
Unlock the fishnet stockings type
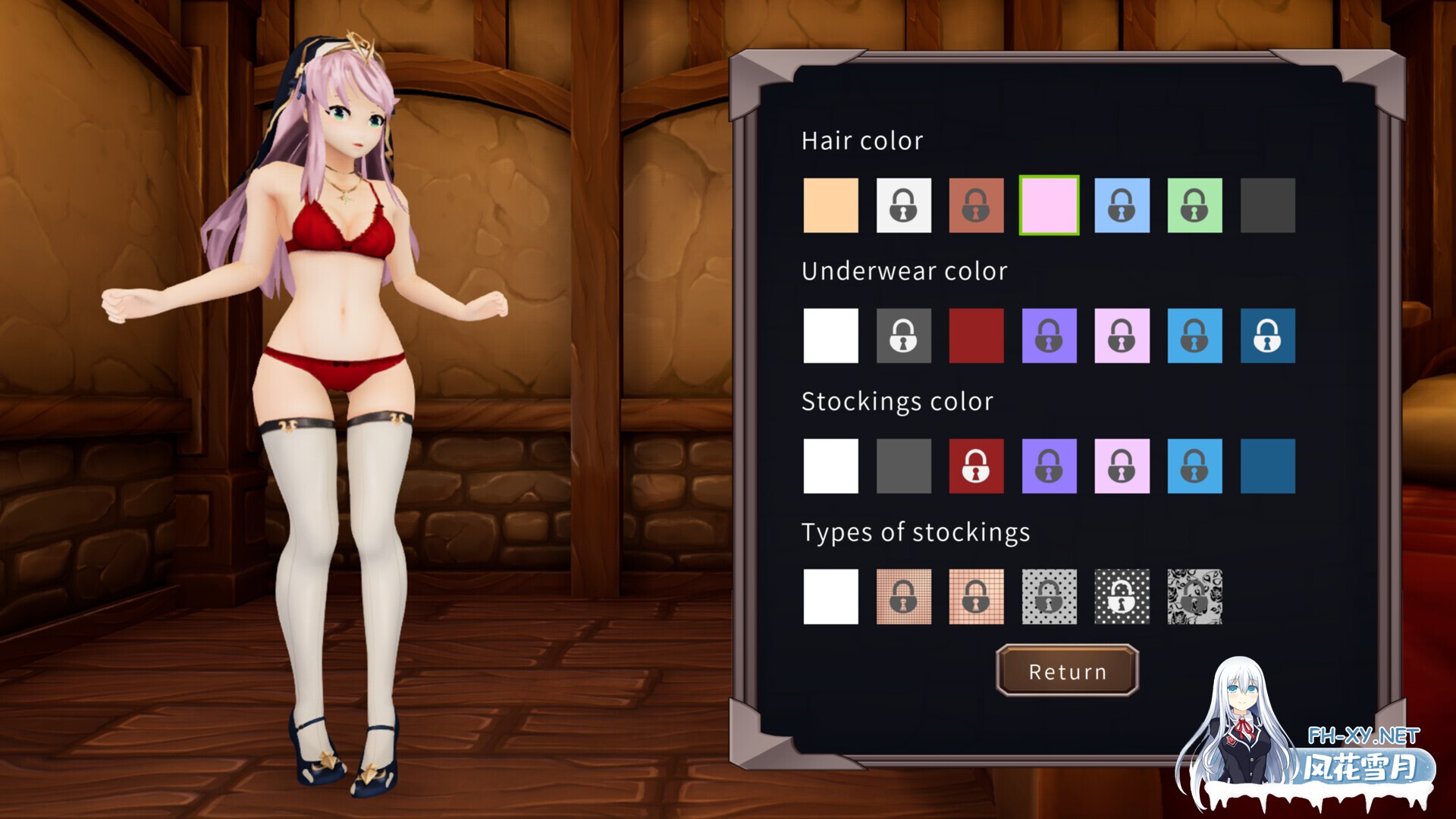click(903, 597)
